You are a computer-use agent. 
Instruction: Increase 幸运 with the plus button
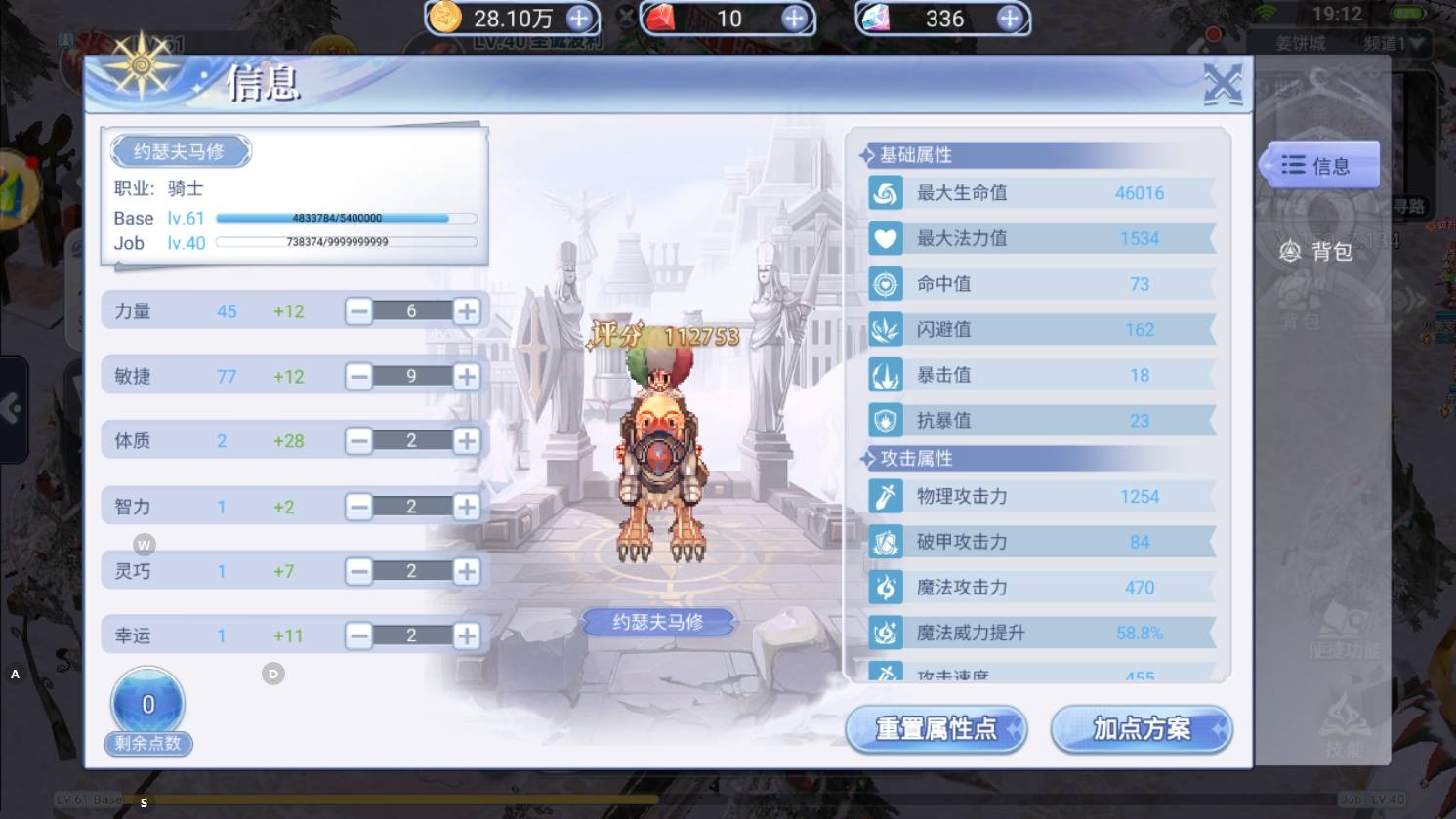(x=467, y=636)
